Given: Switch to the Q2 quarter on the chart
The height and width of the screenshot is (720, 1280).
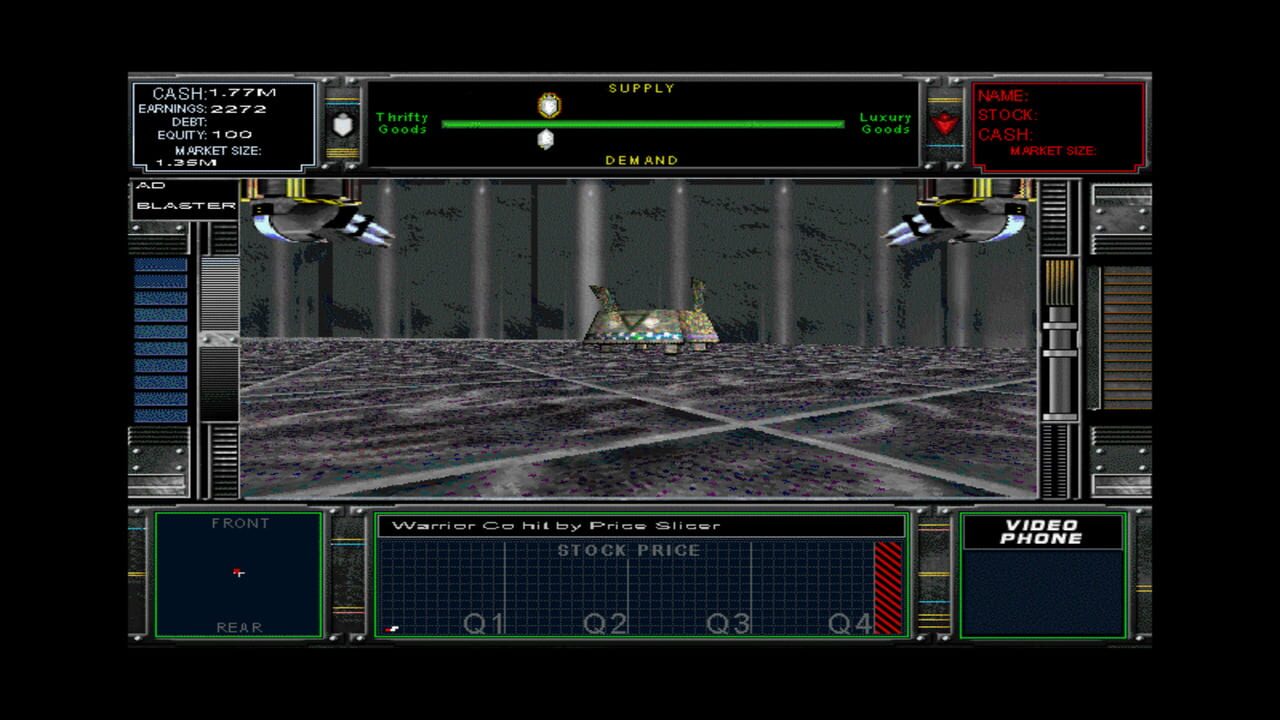Looking at the screenshot, I should coord(605,622).
